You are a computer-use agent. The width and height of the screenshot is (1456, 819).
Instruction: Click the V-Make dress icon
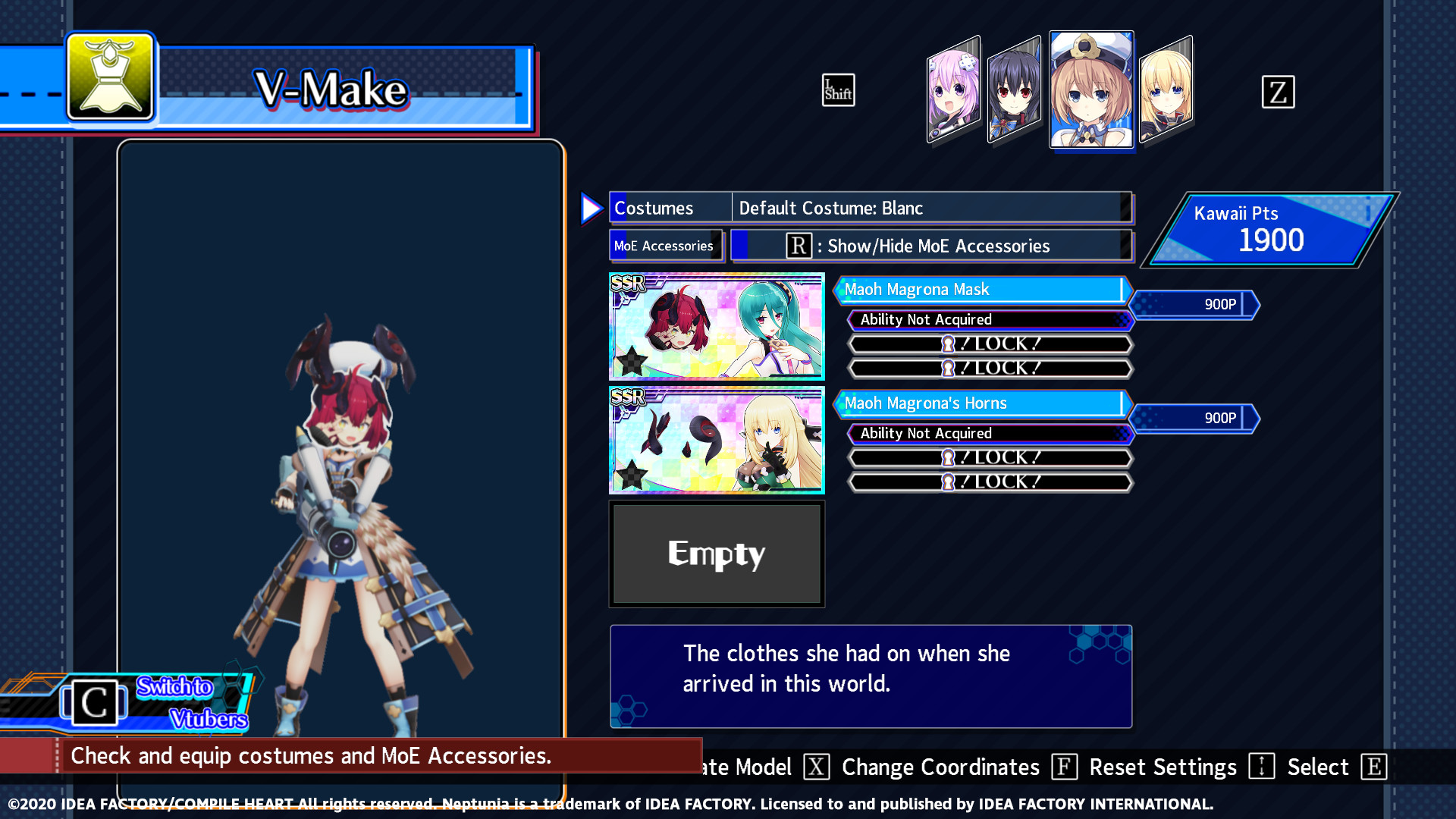pyautogui.click(x=109, y=78)
